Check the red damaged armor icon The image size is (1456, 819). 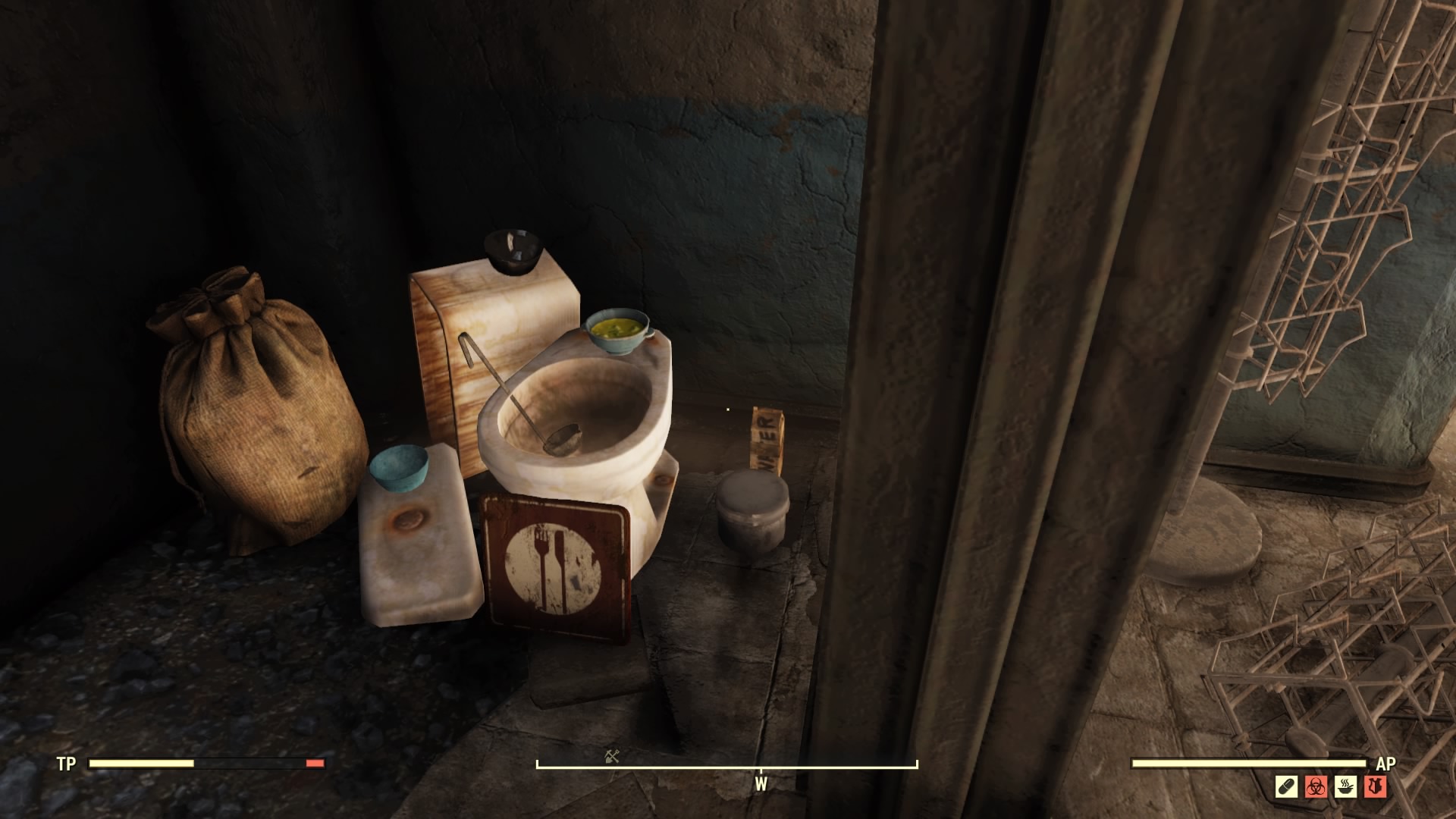coord(1376,786)
